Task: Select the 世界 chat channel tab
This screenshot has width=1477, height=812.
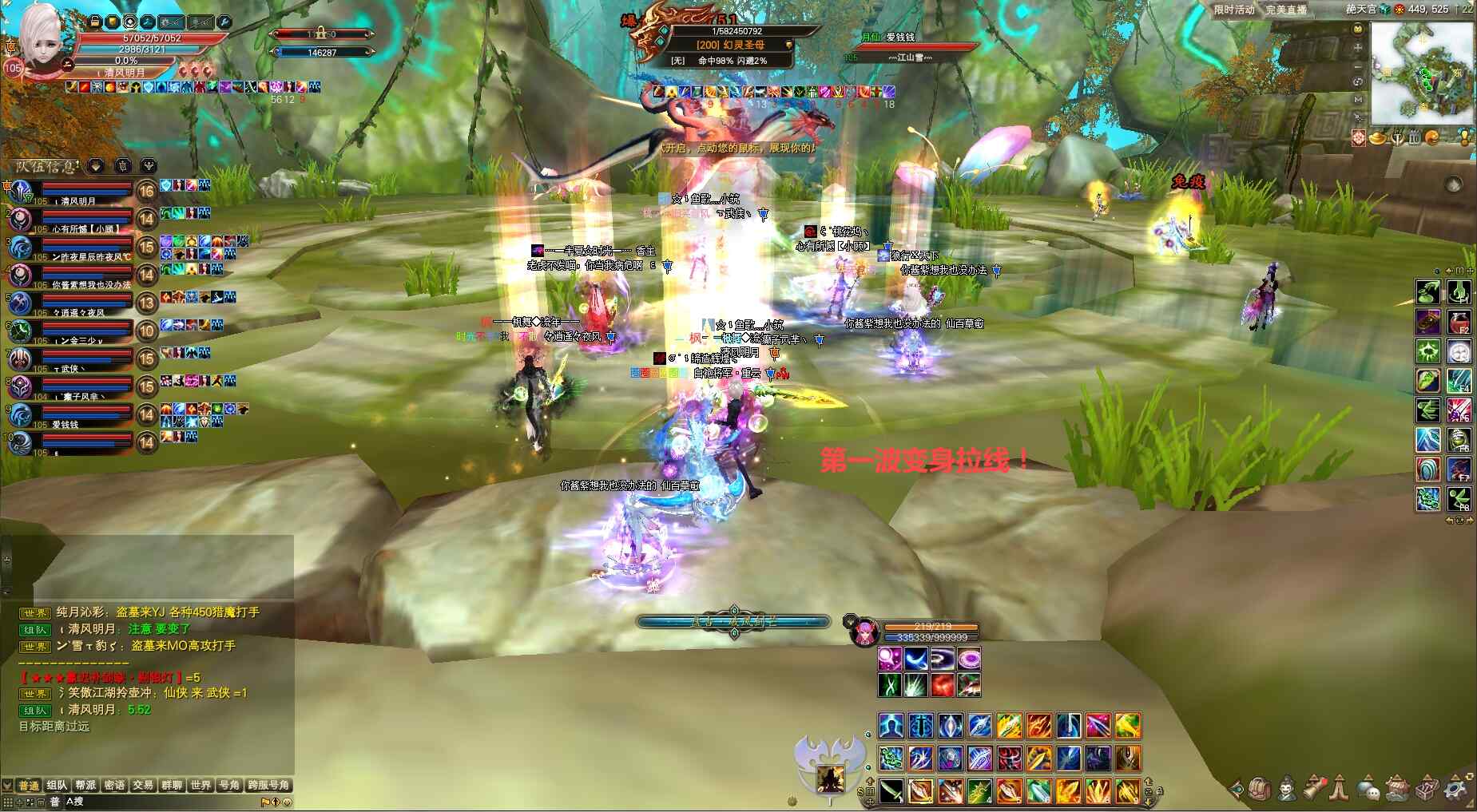Action: [201, 785]
